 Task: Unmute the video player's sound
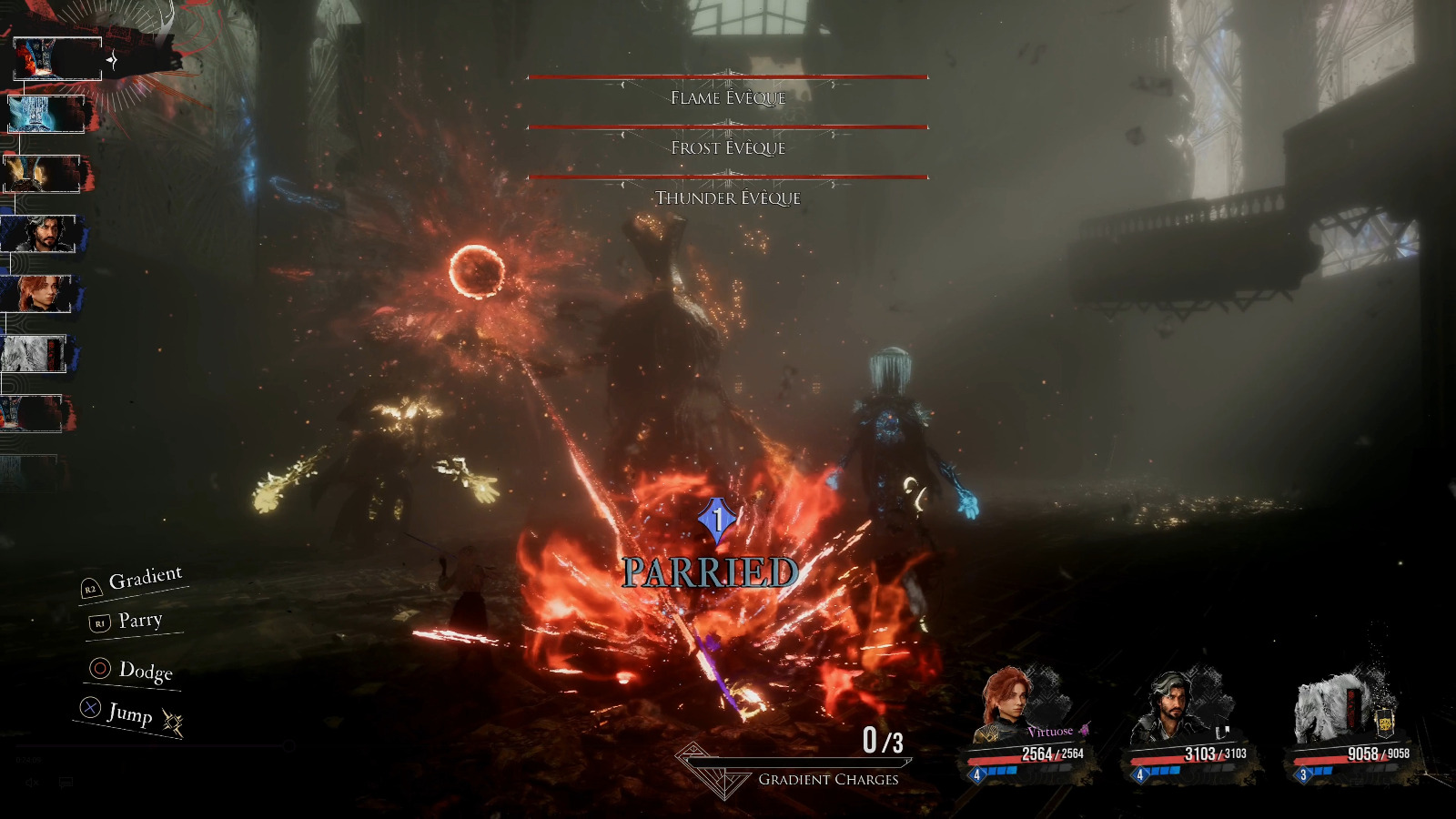point(33,783)
